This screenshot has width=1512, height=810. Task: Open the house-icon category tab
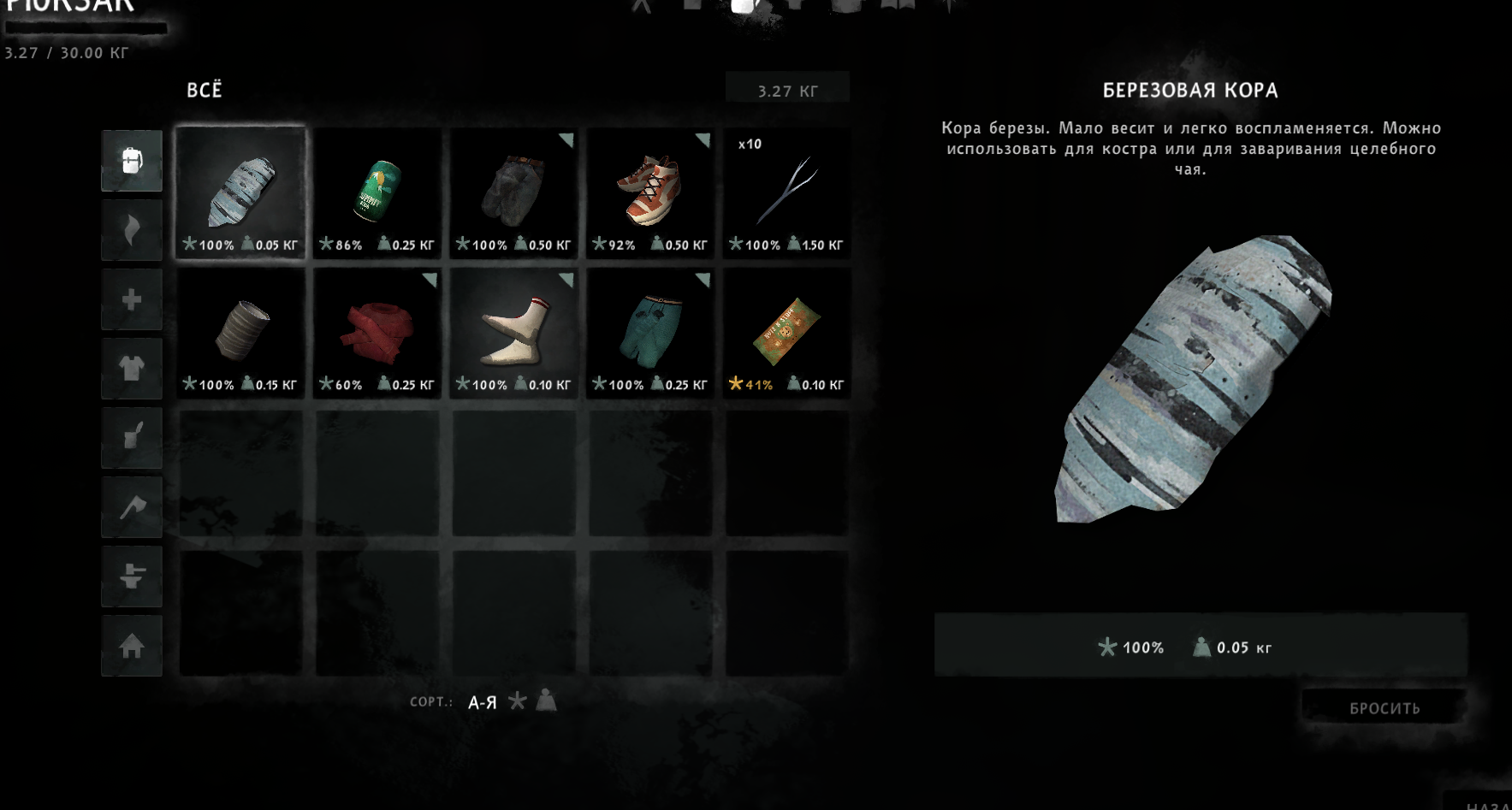132,646
